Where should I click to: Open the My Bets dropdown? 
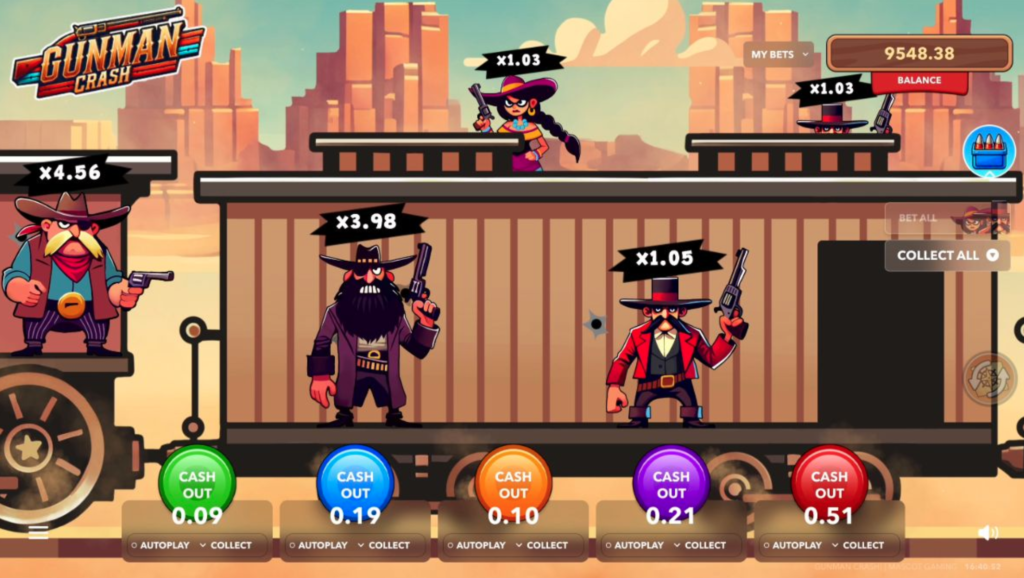coord(778,55)
